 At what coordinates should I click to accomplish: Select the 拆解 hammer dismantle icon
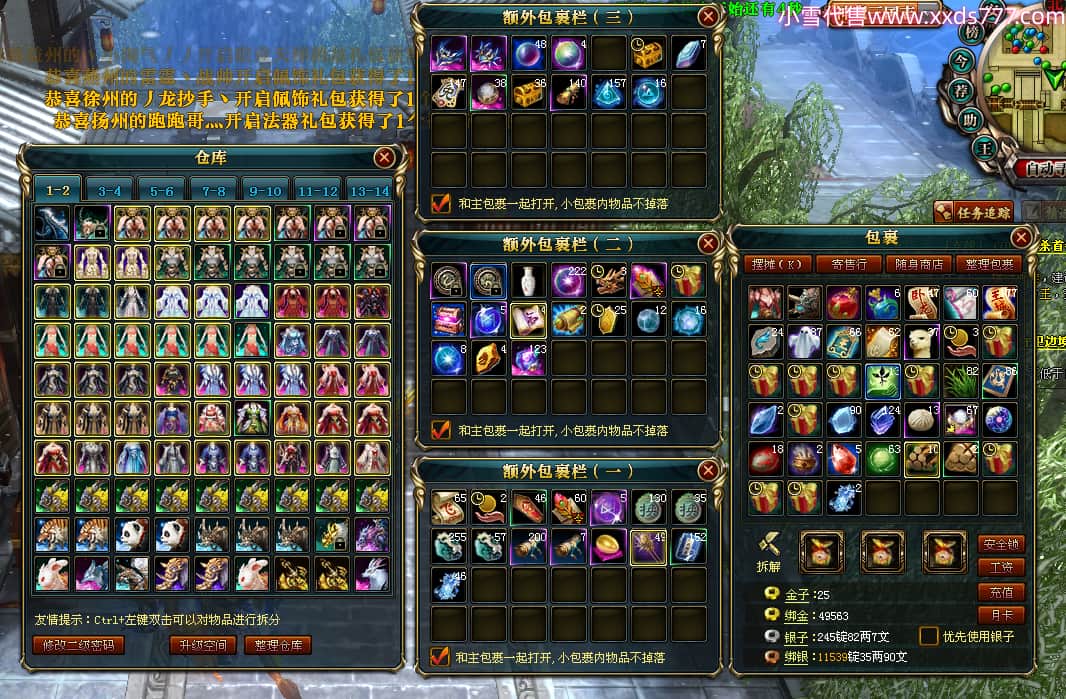(x=768, y=545)
